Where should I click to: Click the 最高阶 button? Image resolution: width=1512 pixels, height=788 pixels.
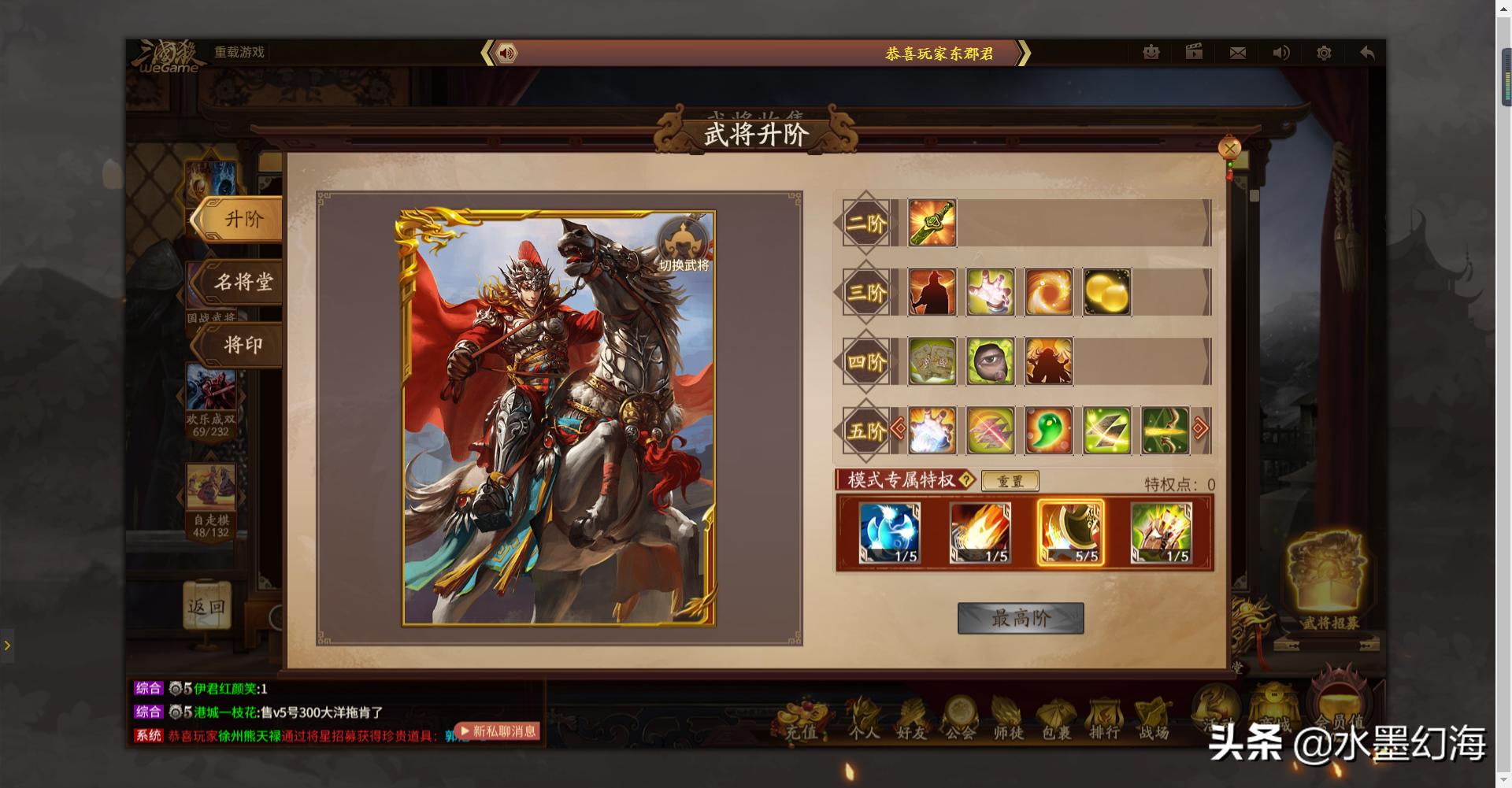coord(1020,619)
